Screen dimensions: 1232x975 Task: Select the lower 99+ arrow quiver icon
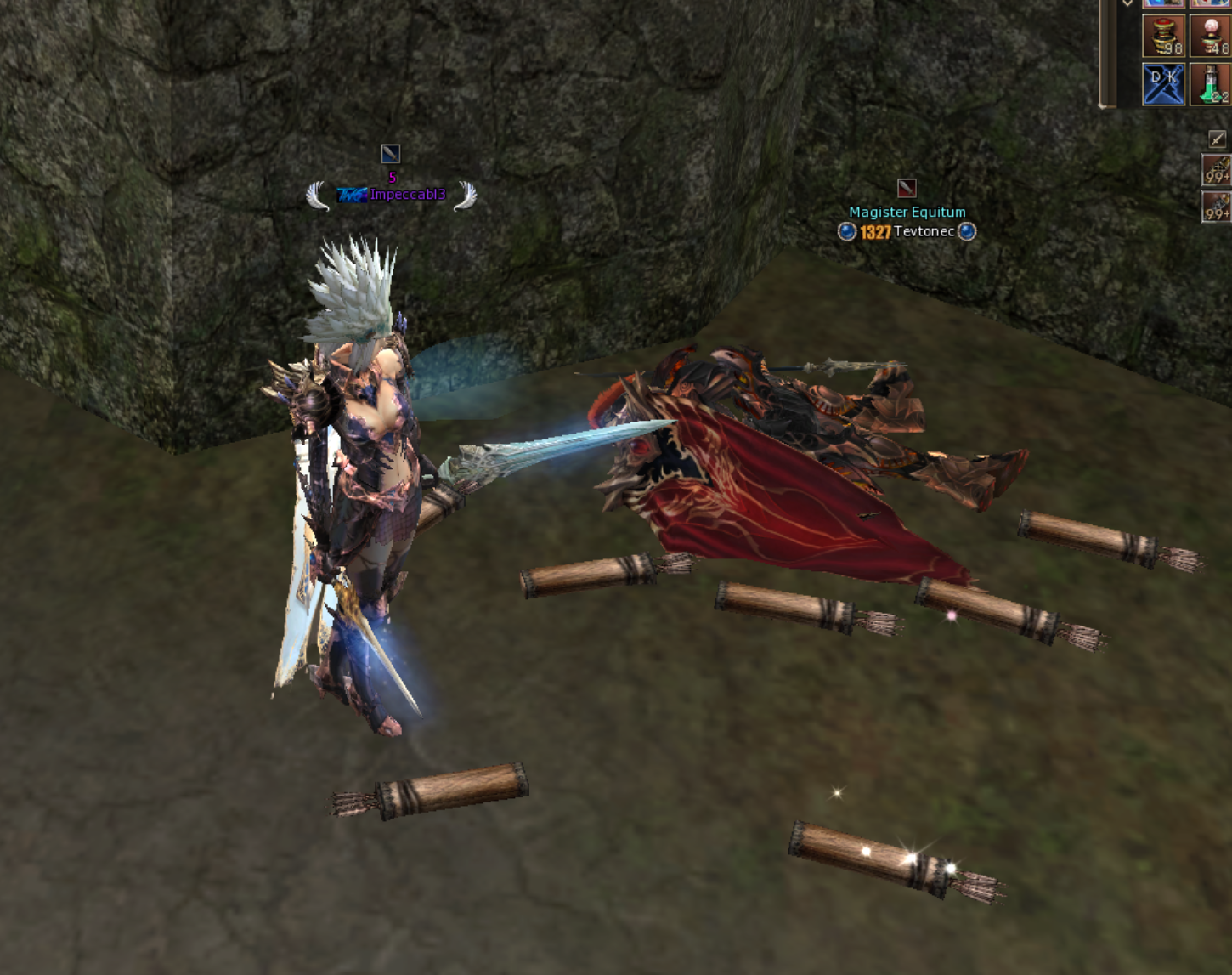pos(1217,204)
